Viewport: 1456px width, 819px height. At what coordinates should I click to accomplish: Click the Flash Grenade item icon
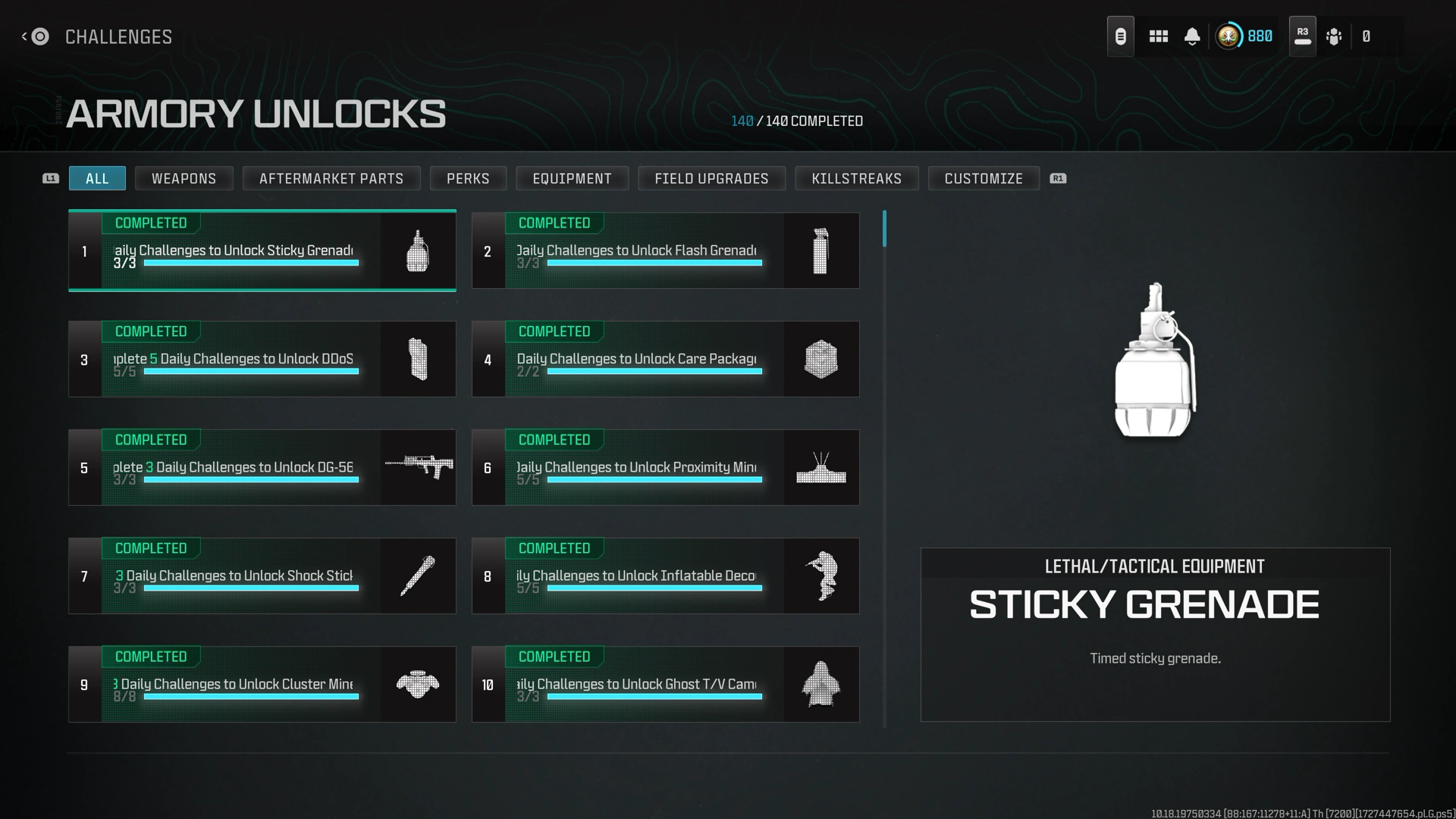click(x=821, y=250)
